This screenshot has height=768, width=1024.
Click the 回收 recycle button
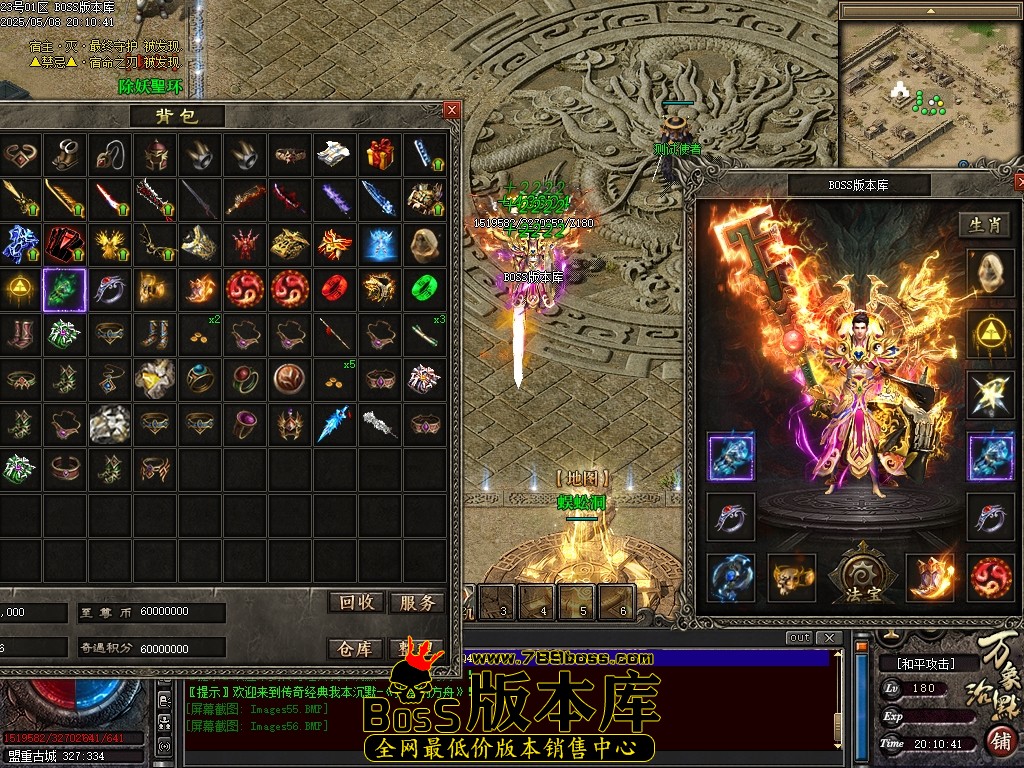[357, 602]
